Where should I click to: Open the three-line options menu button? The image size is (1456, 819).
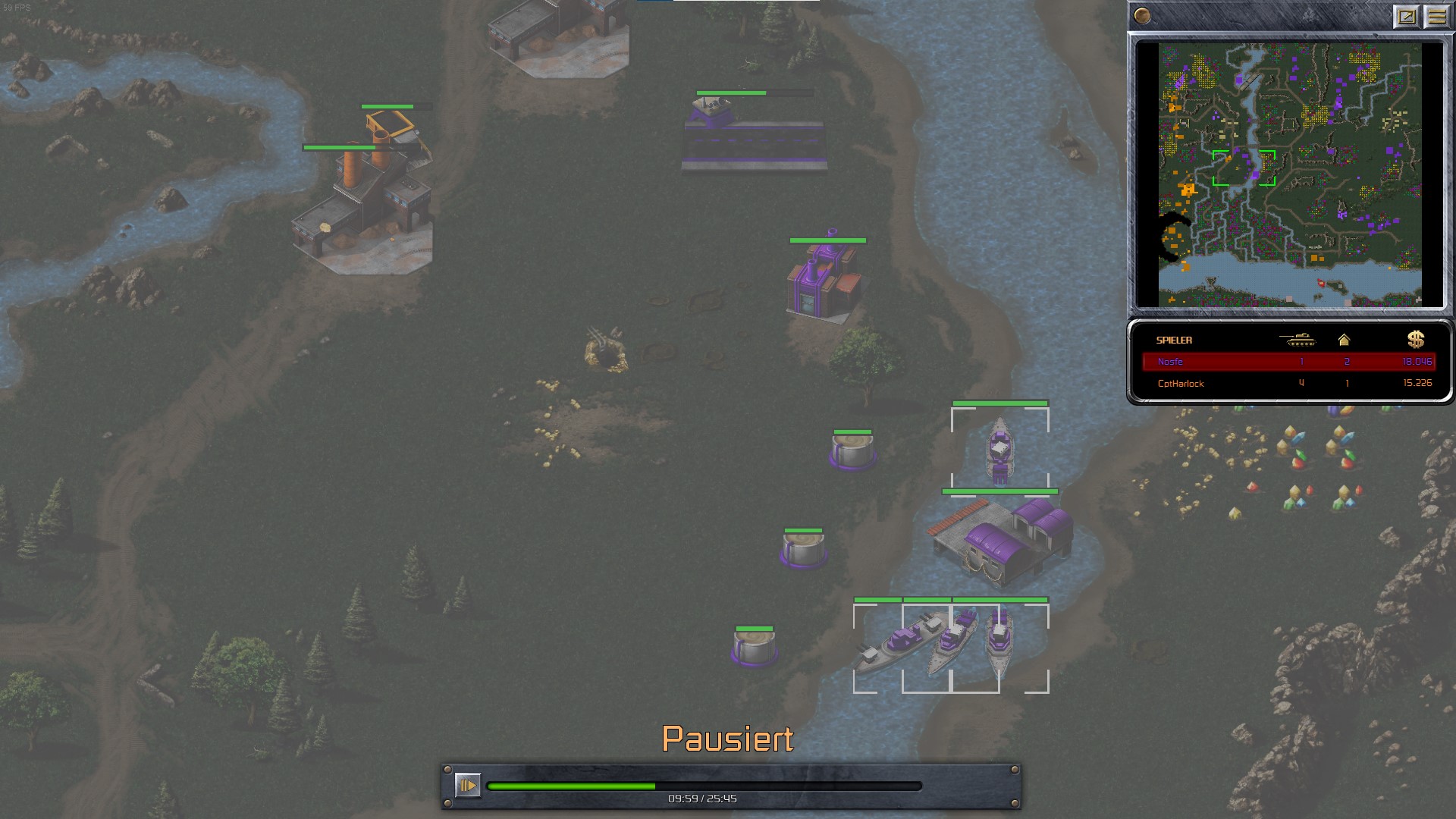point(1436,17)
